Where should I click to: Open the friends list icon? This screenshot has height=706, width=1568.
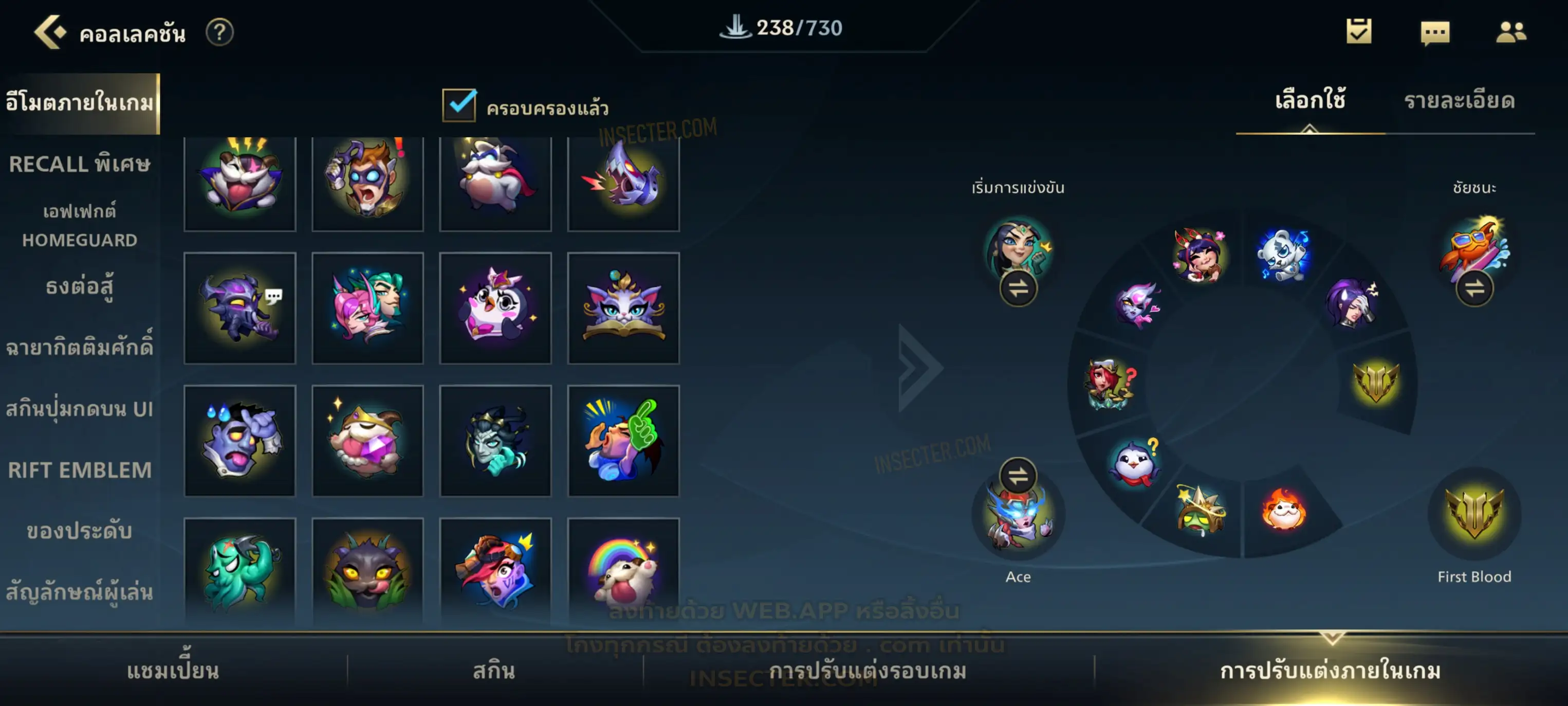tap(1510, 32)
